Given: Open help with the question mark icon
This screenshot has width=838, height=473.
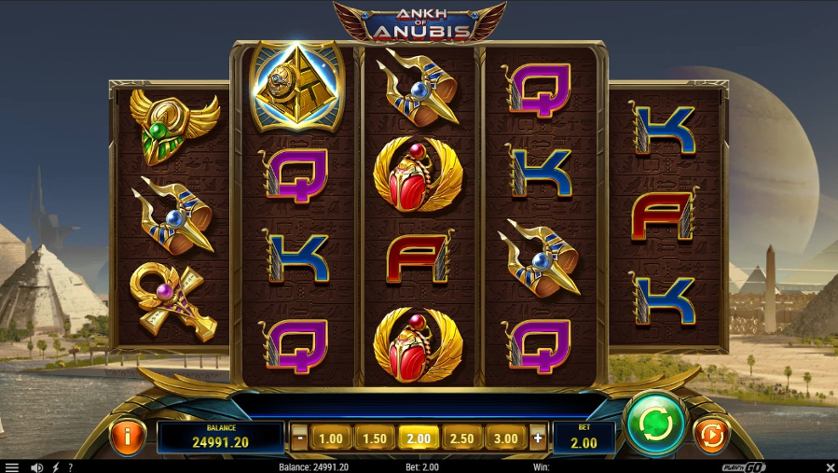Looking at the screenshot, I should (x=70, y=467).
